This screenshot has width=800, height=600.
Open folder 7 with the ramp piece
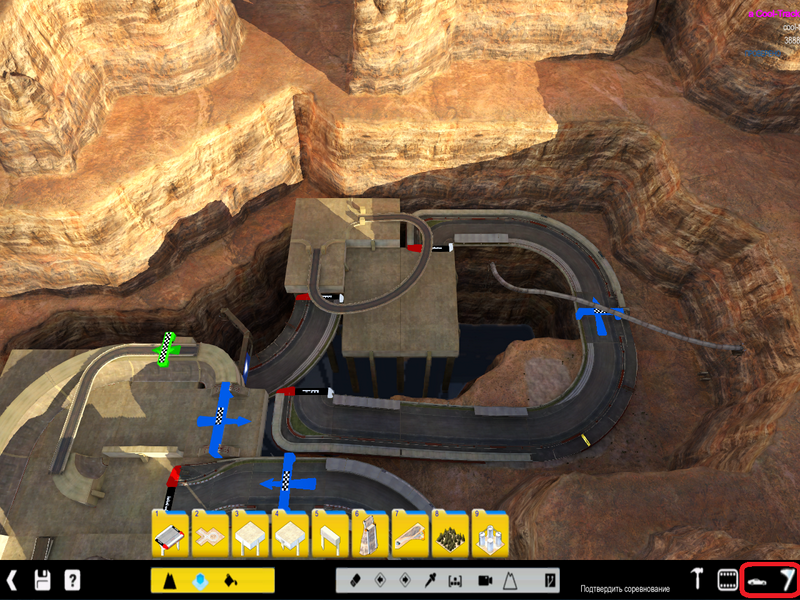point(410,535)
